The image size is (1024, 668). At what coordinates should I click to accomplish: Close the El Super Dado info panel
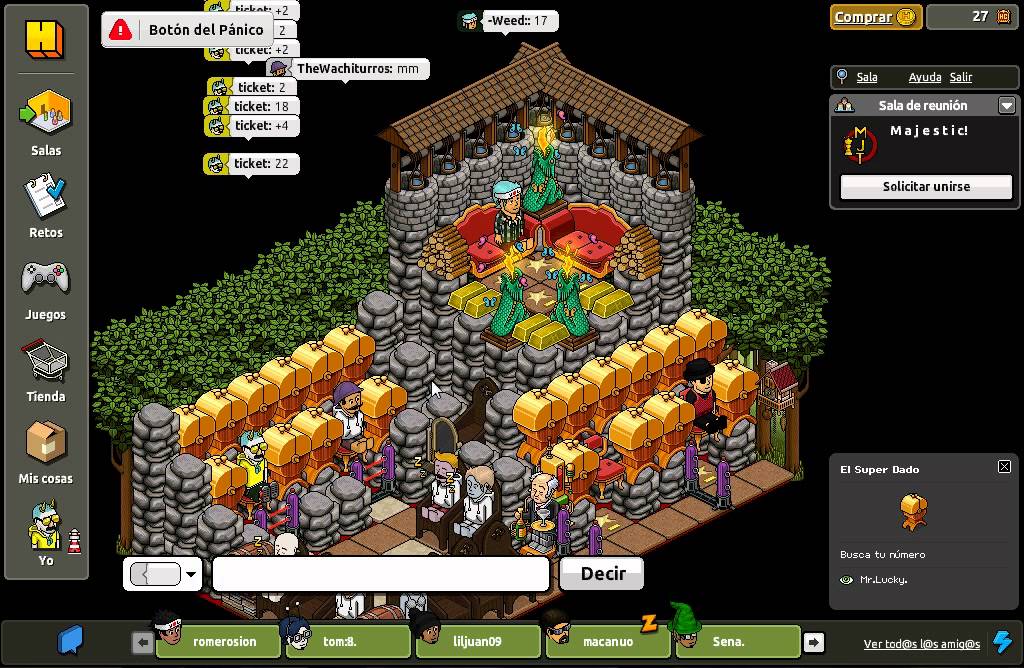tap(1004, 467)
